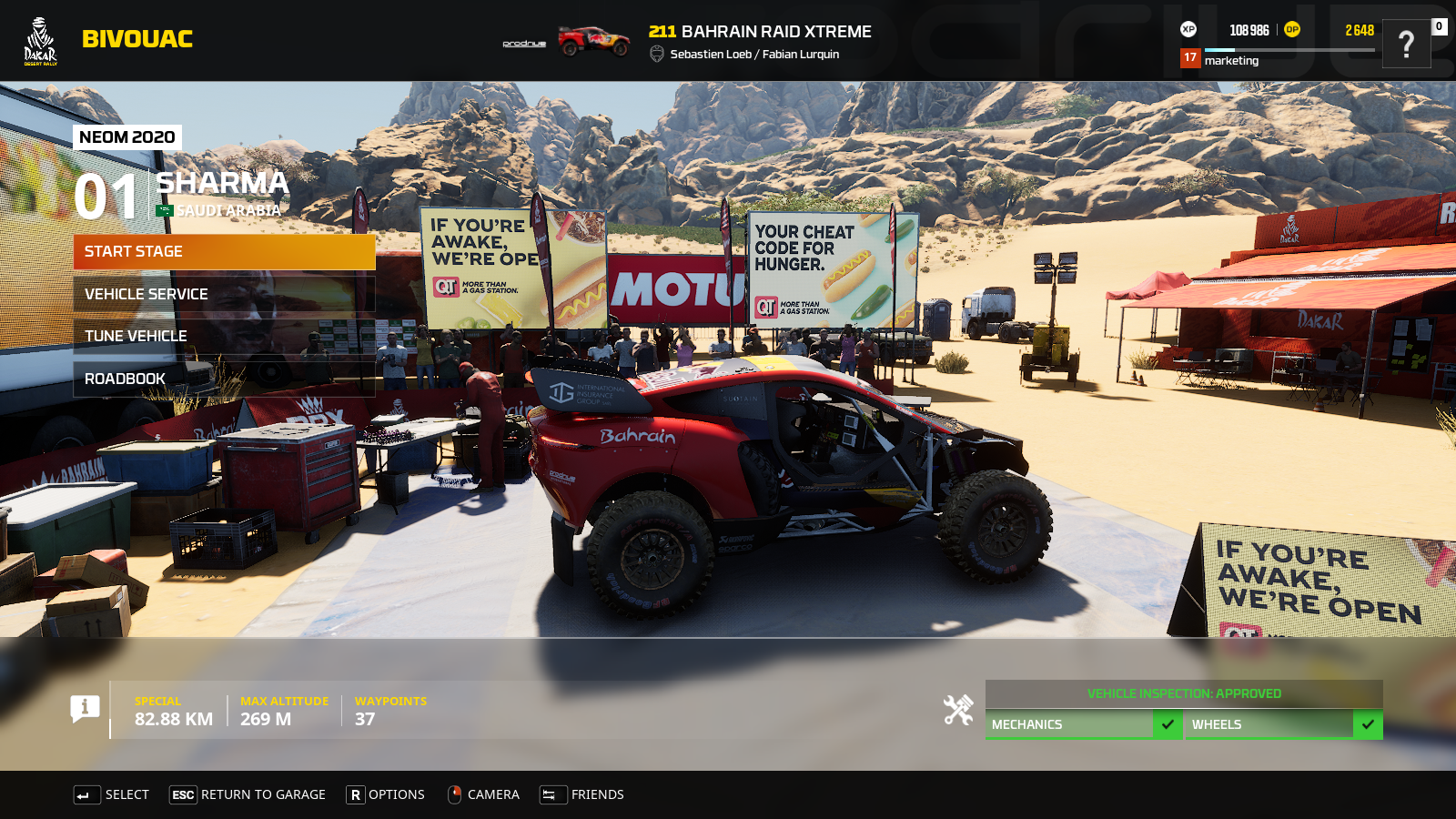
Task: Click the MECHANICS approval checkmark
Action: click(x=1168, y=724)
